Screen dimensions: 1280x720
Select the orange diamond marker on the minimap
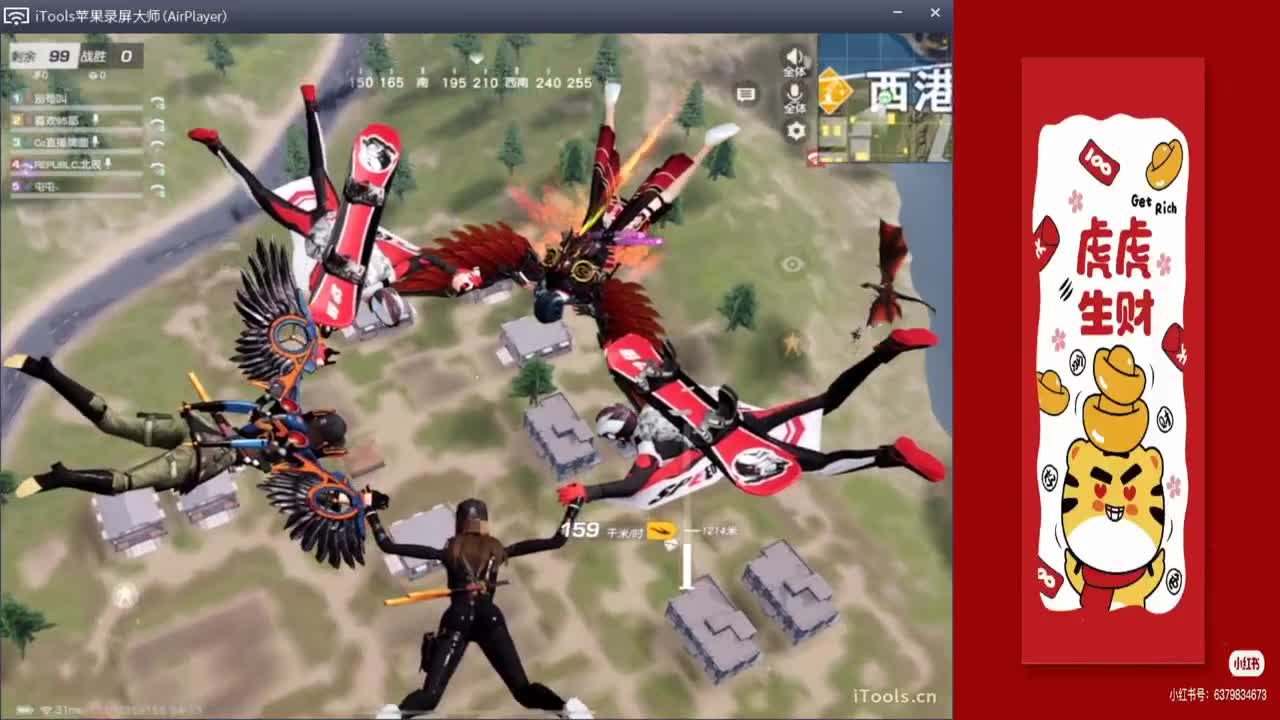coord(836,90)
